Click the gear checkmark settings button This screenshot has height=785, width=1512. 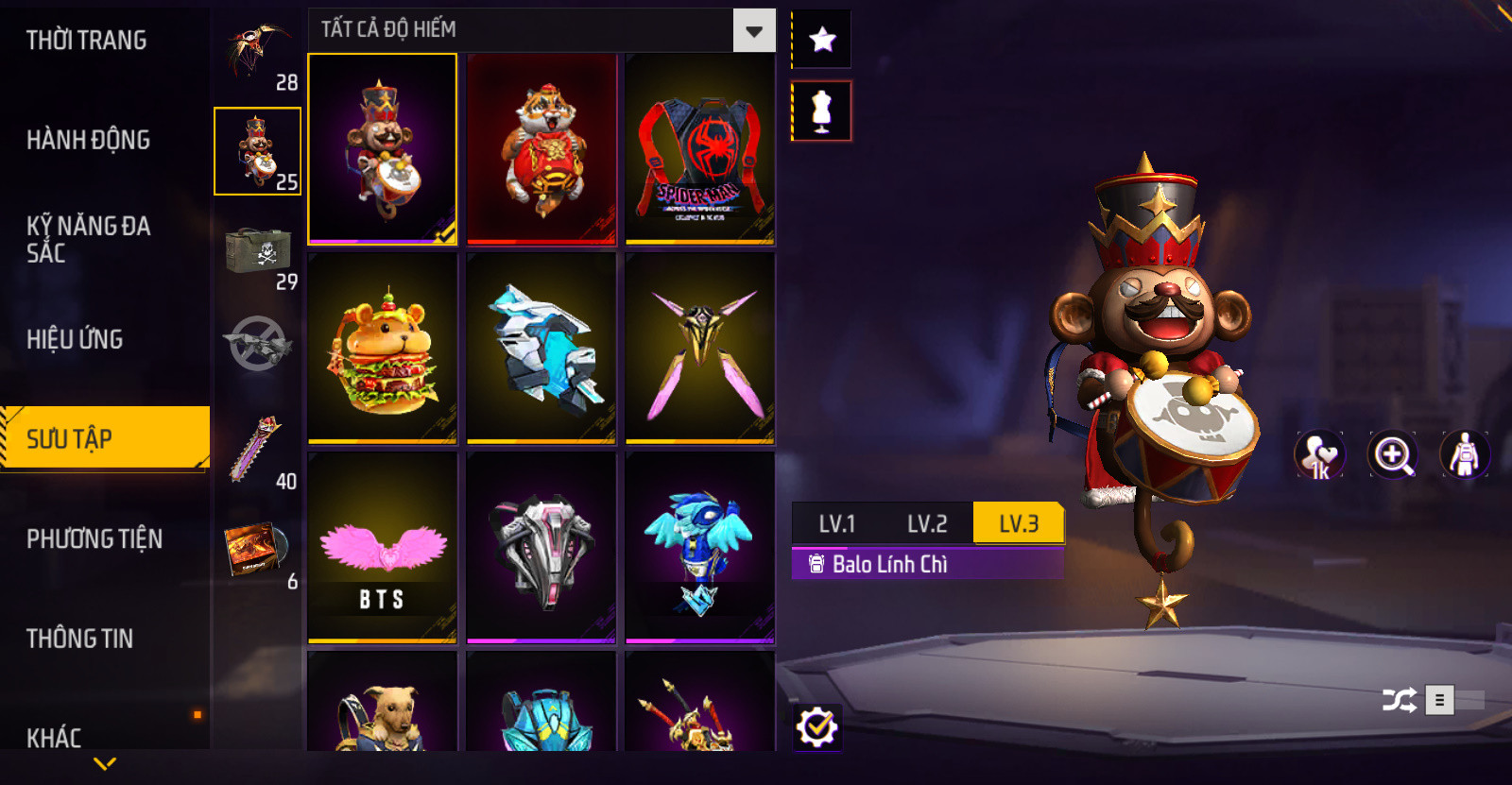(x=816, y=727)
